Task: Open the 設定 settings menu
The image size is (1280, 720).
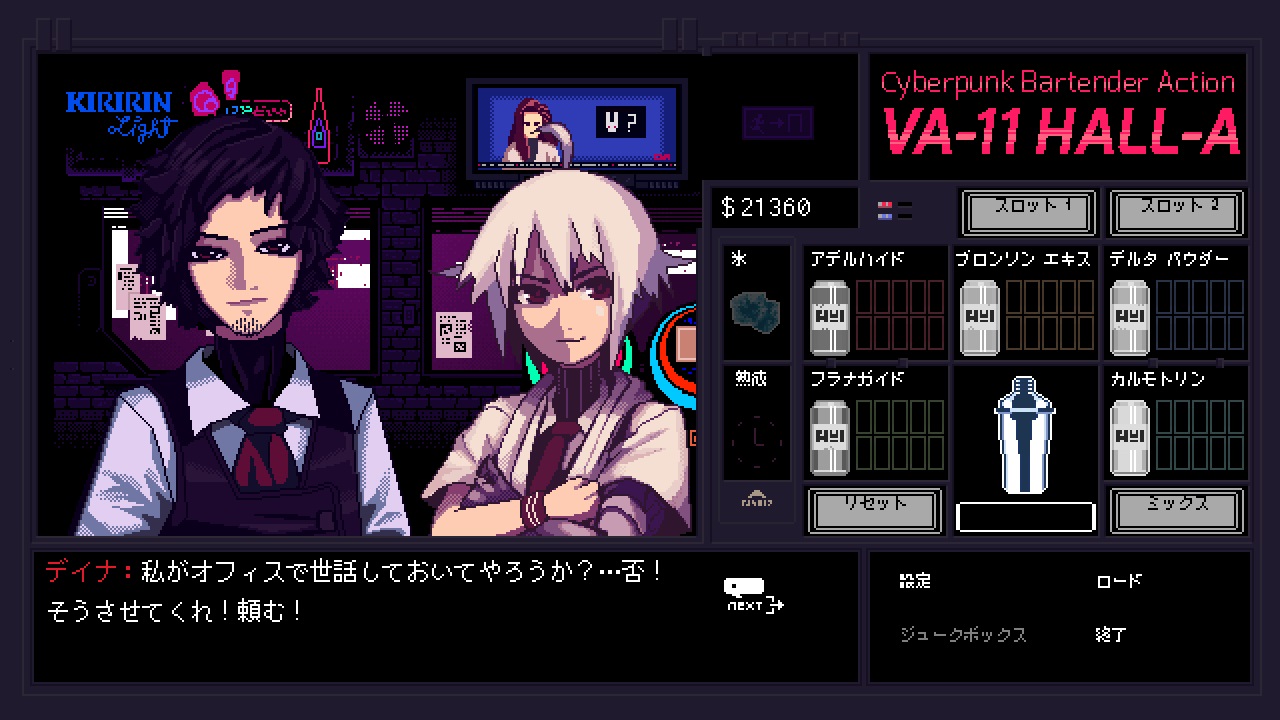Action: pos(915,580)
